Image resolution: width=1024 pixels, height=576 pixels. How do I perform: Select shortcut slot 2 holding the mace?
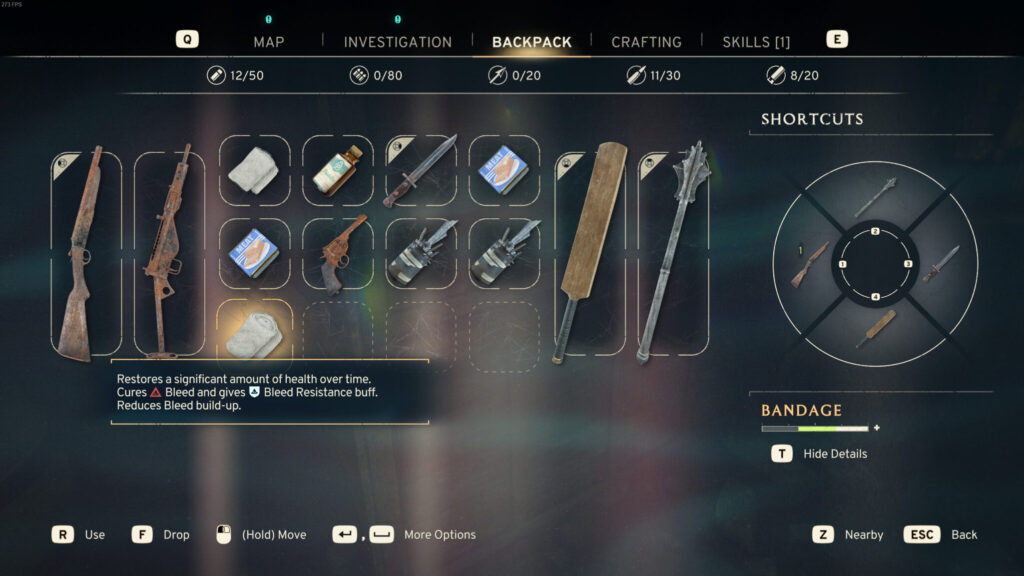tap(875, 197)
